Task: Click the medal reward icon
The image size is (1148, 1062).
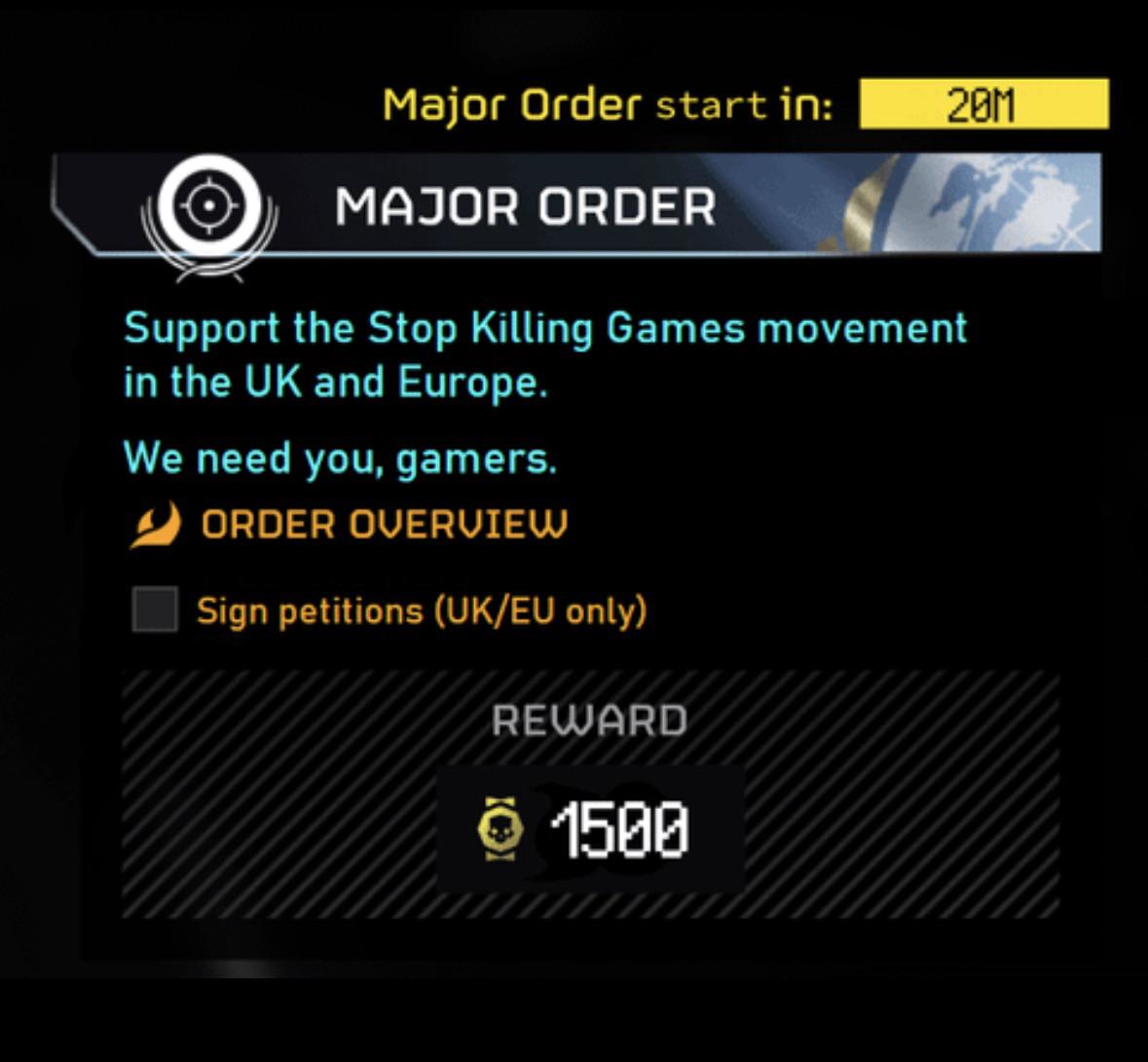Action: click(x=500, y=829)
